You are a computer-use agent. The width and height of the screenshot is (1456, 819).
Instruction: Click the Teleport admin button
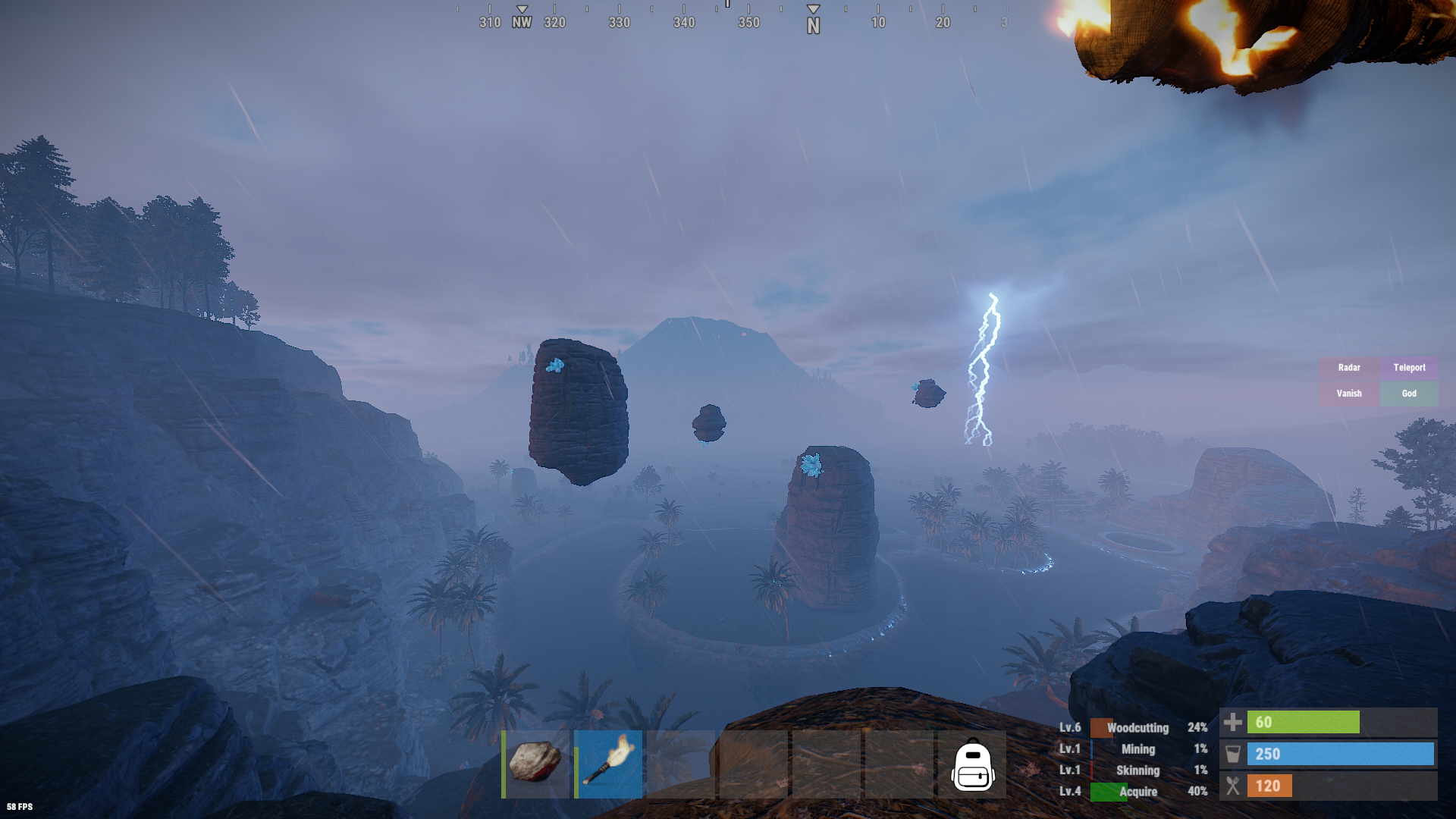(x=1409, y=368)
